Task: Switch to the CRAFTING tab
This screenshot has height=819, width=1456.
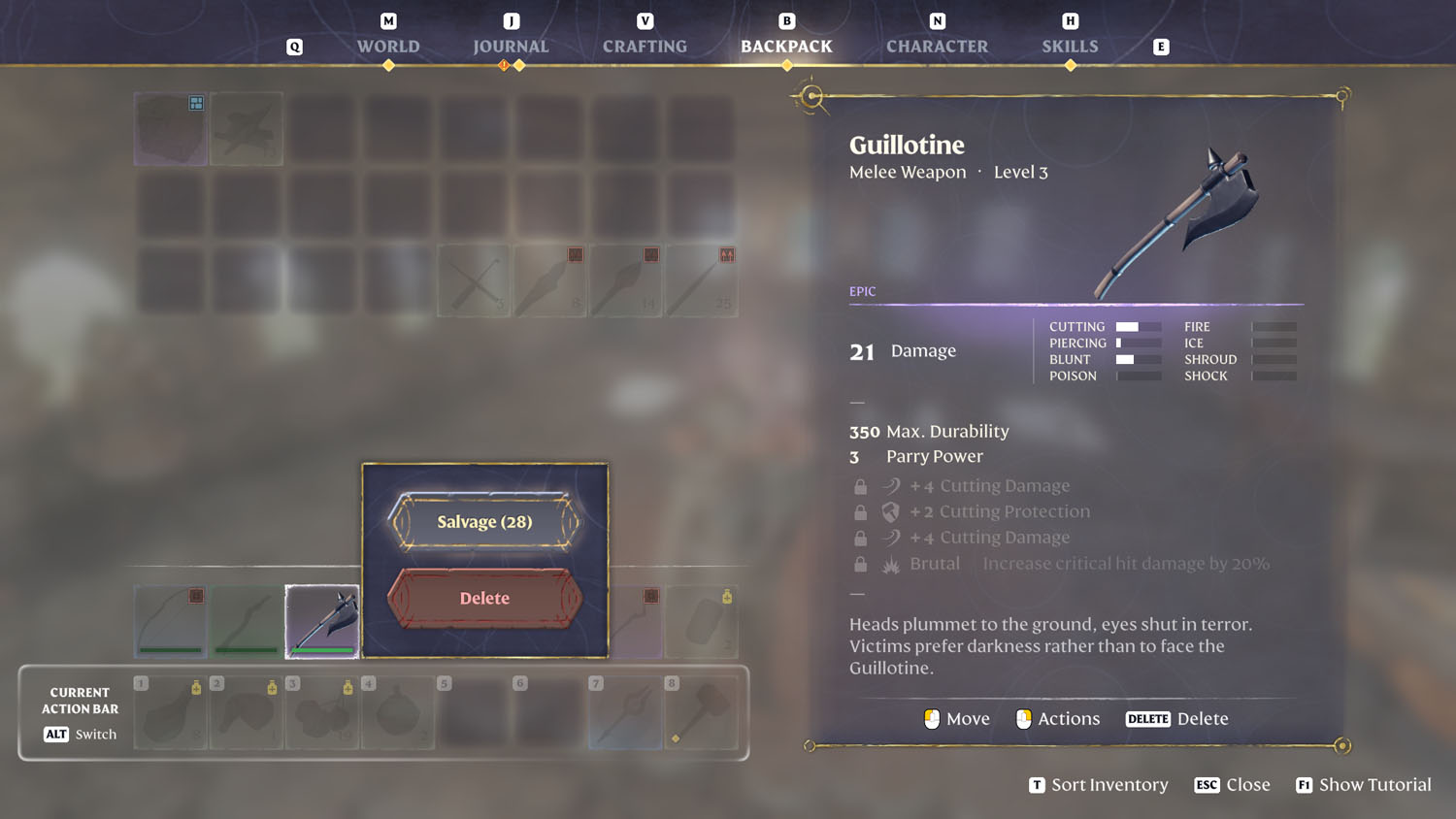Action: click(644, 46)
